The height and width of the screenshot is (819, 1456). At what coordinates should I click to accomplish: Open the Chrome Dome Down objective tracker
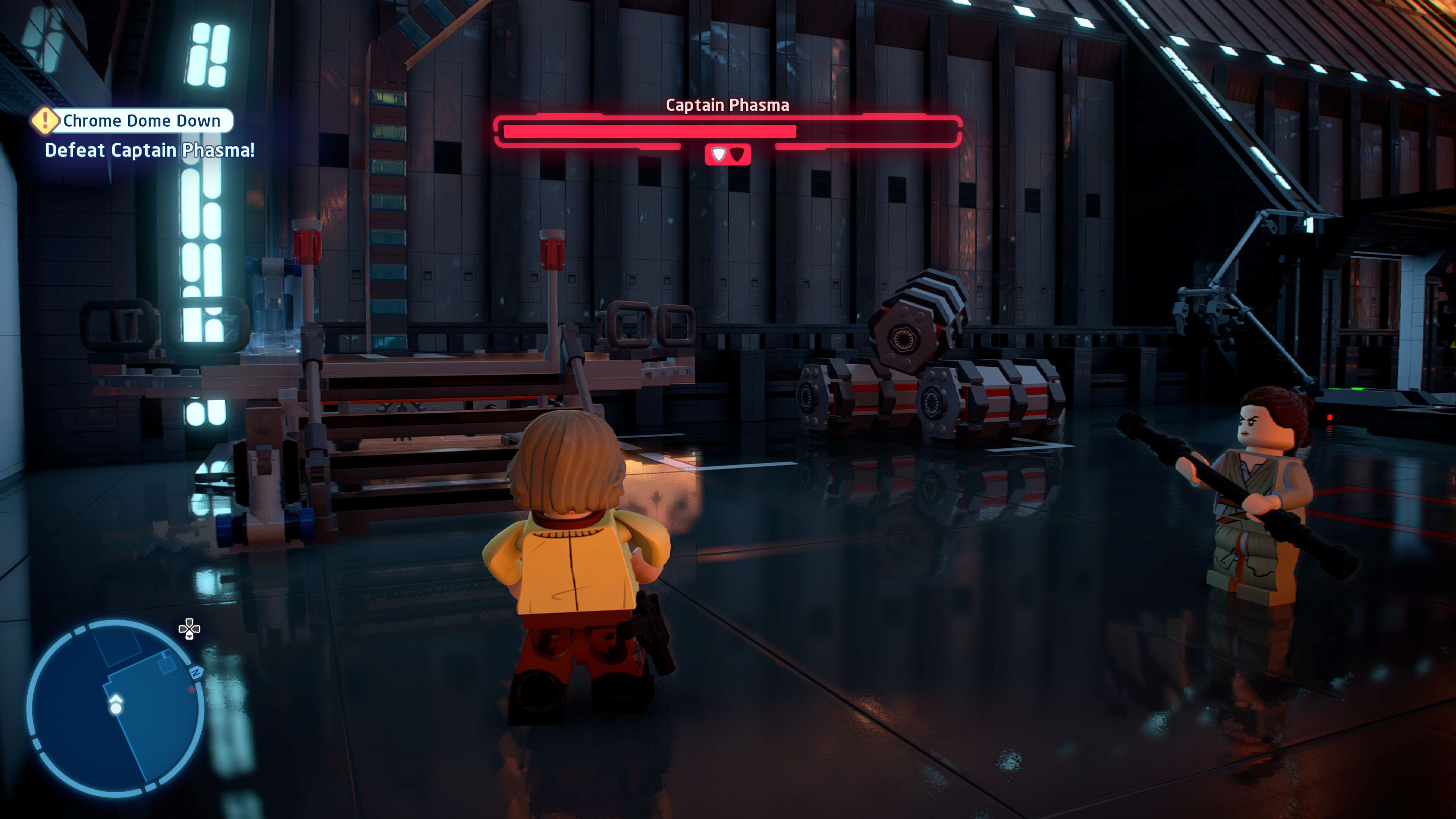(141, 121)
